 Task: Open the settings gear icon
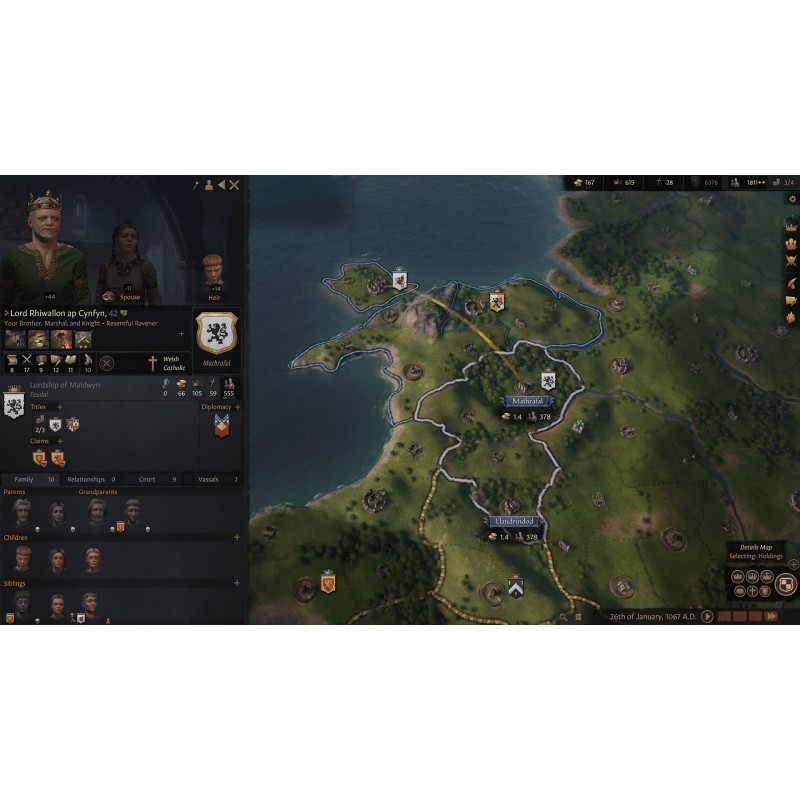coord(792,199)
